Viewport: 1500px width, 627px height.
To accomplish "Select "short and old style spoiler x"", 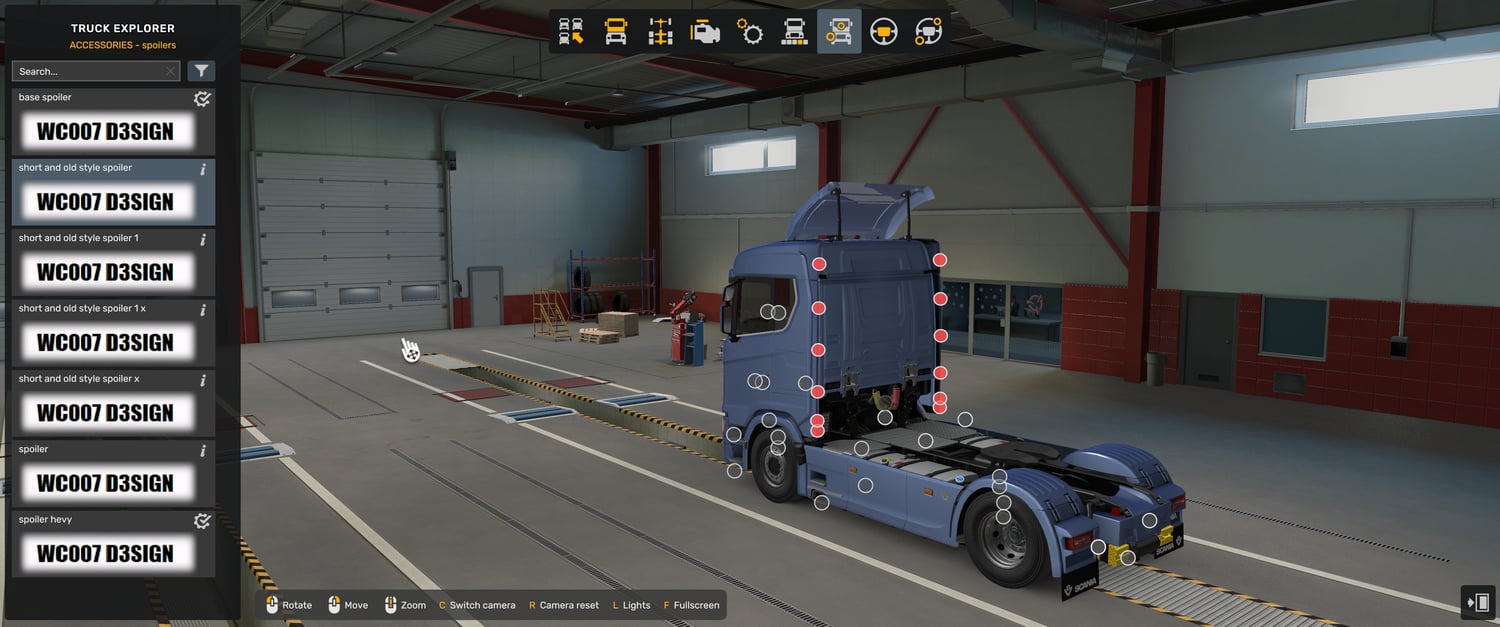I will point(105,403).
